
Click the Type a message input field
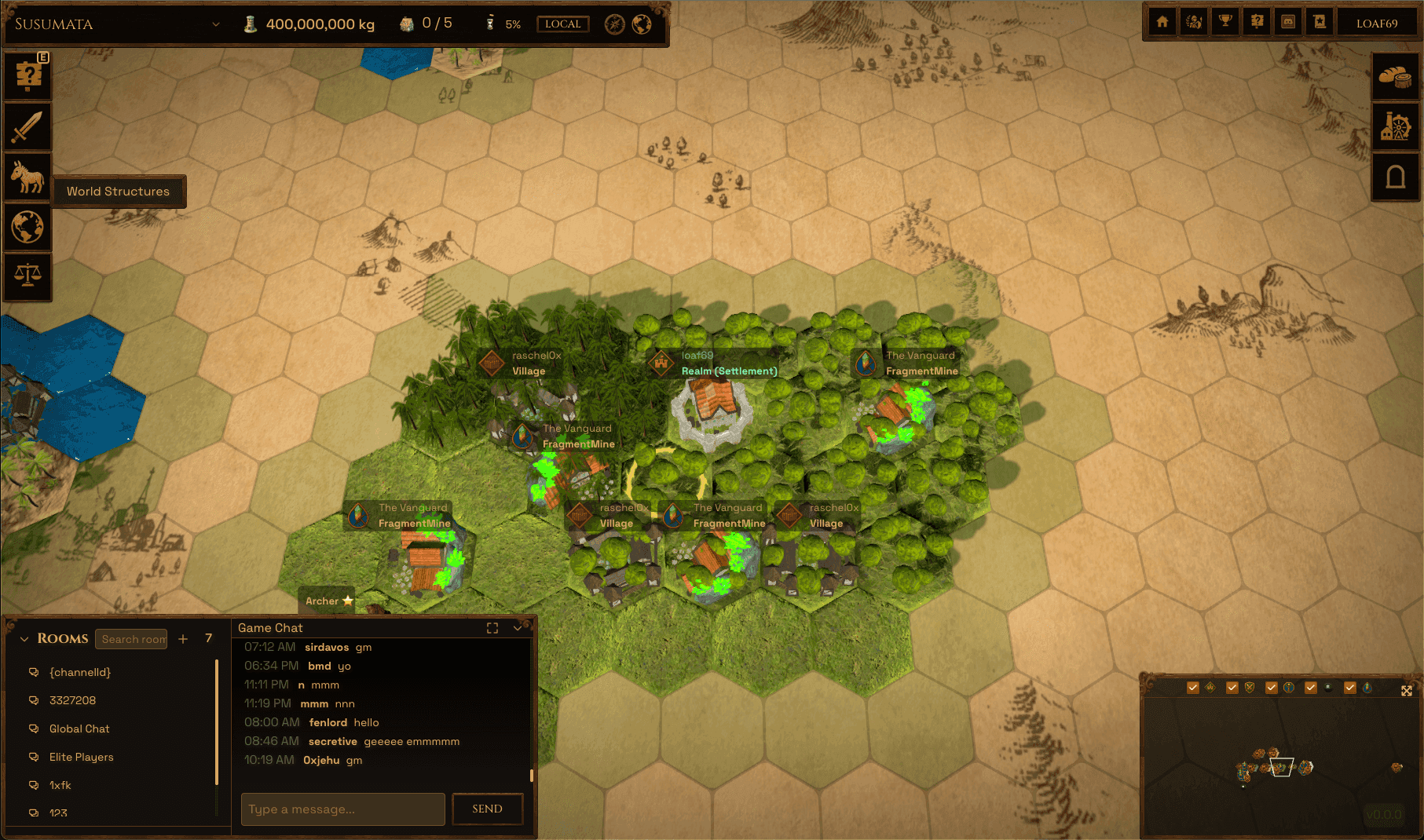(x=342, y=809)
